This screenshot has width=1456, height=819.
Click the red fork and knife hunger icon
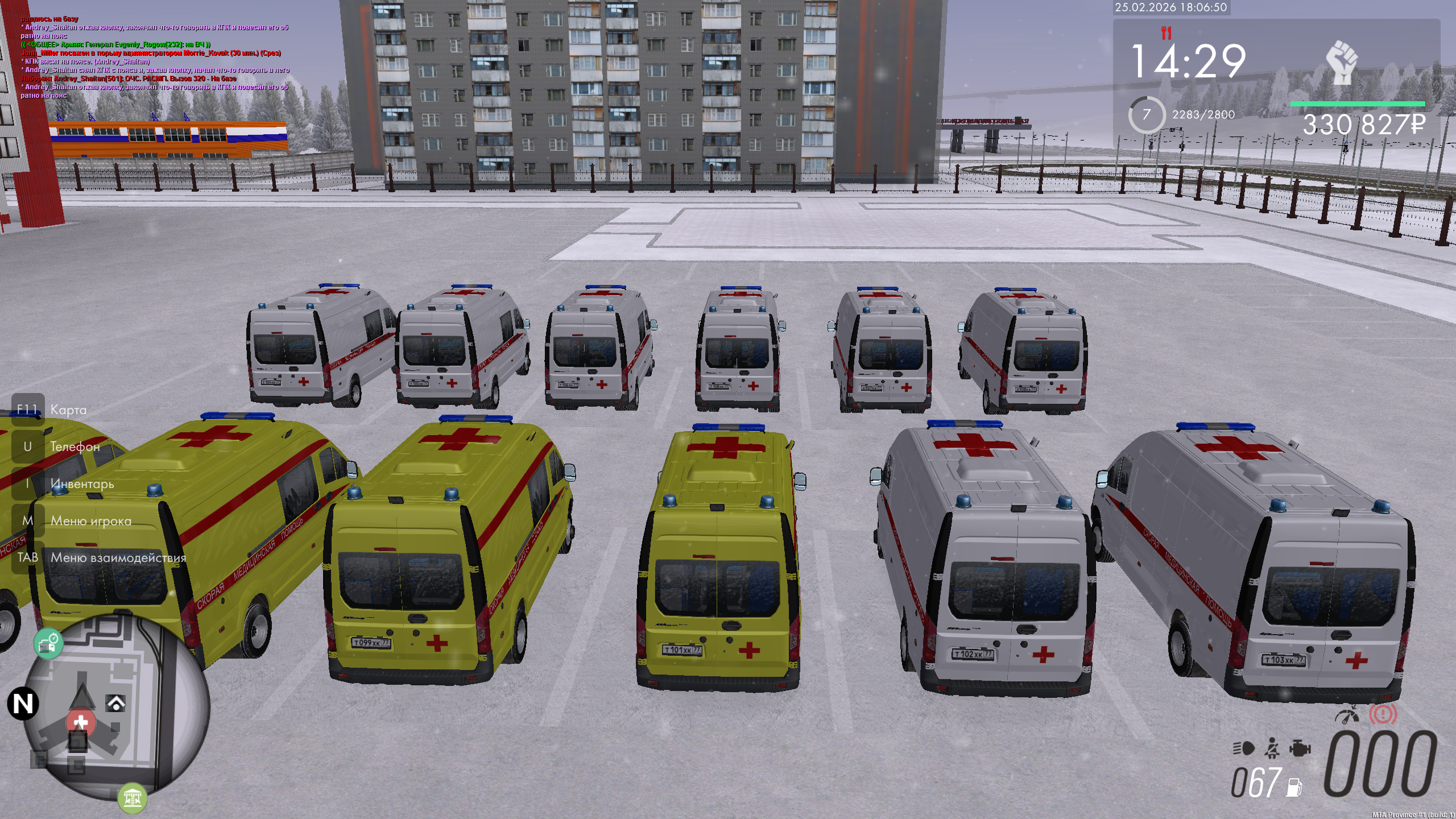click(x=1167, y=34)
